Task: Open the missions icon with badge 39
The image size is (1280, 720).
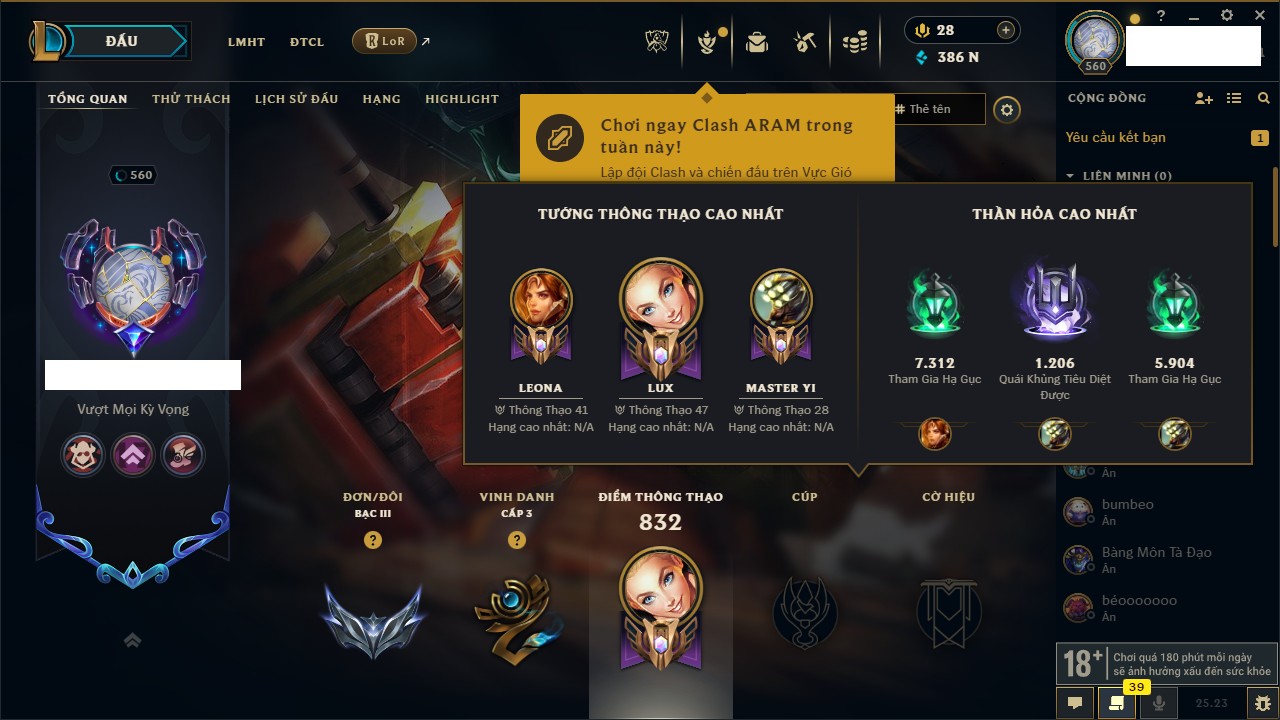Action: [1116, 703]
